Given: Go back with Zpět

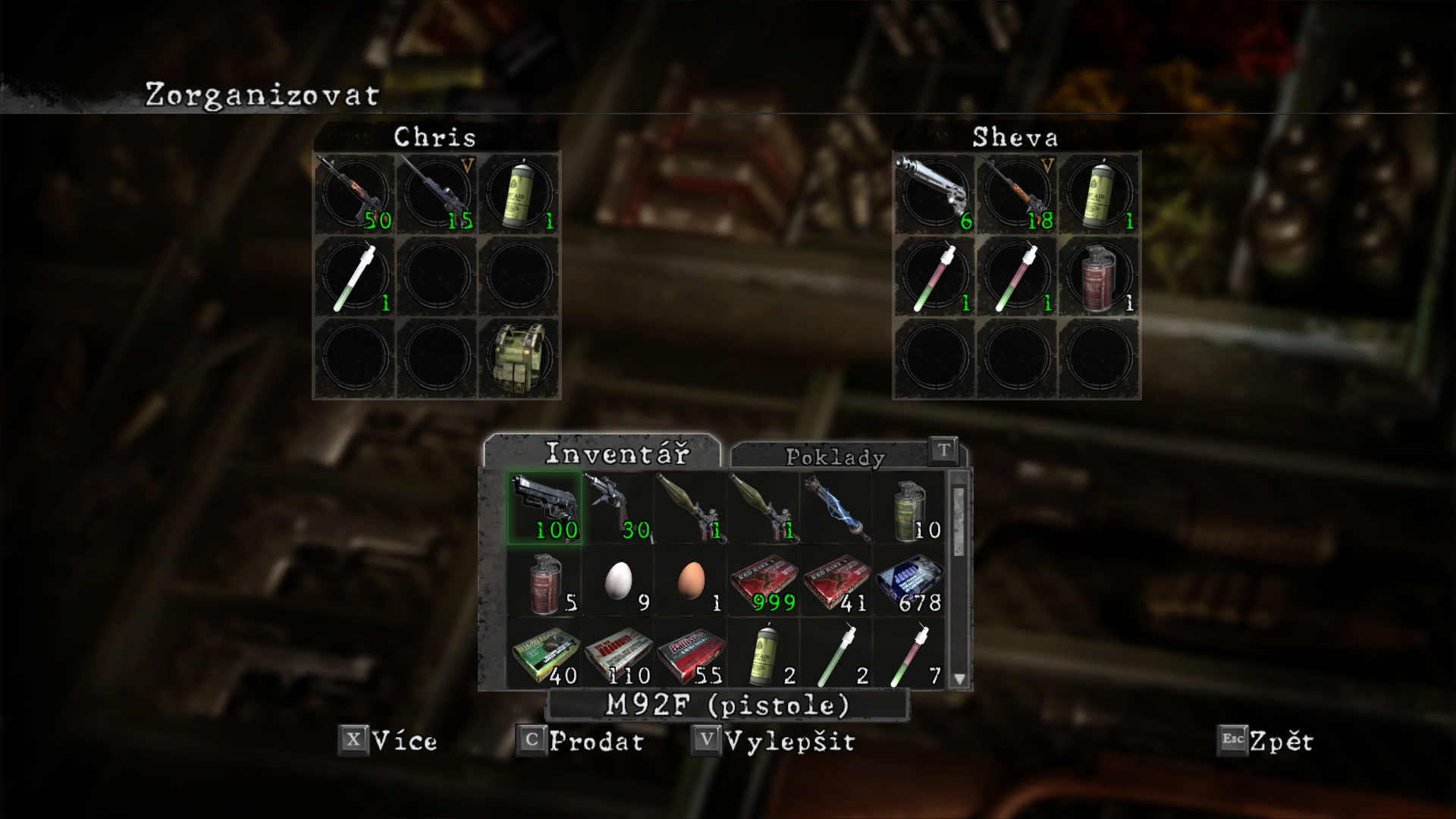Looking at the screenshot, I should pos(1265,741).
